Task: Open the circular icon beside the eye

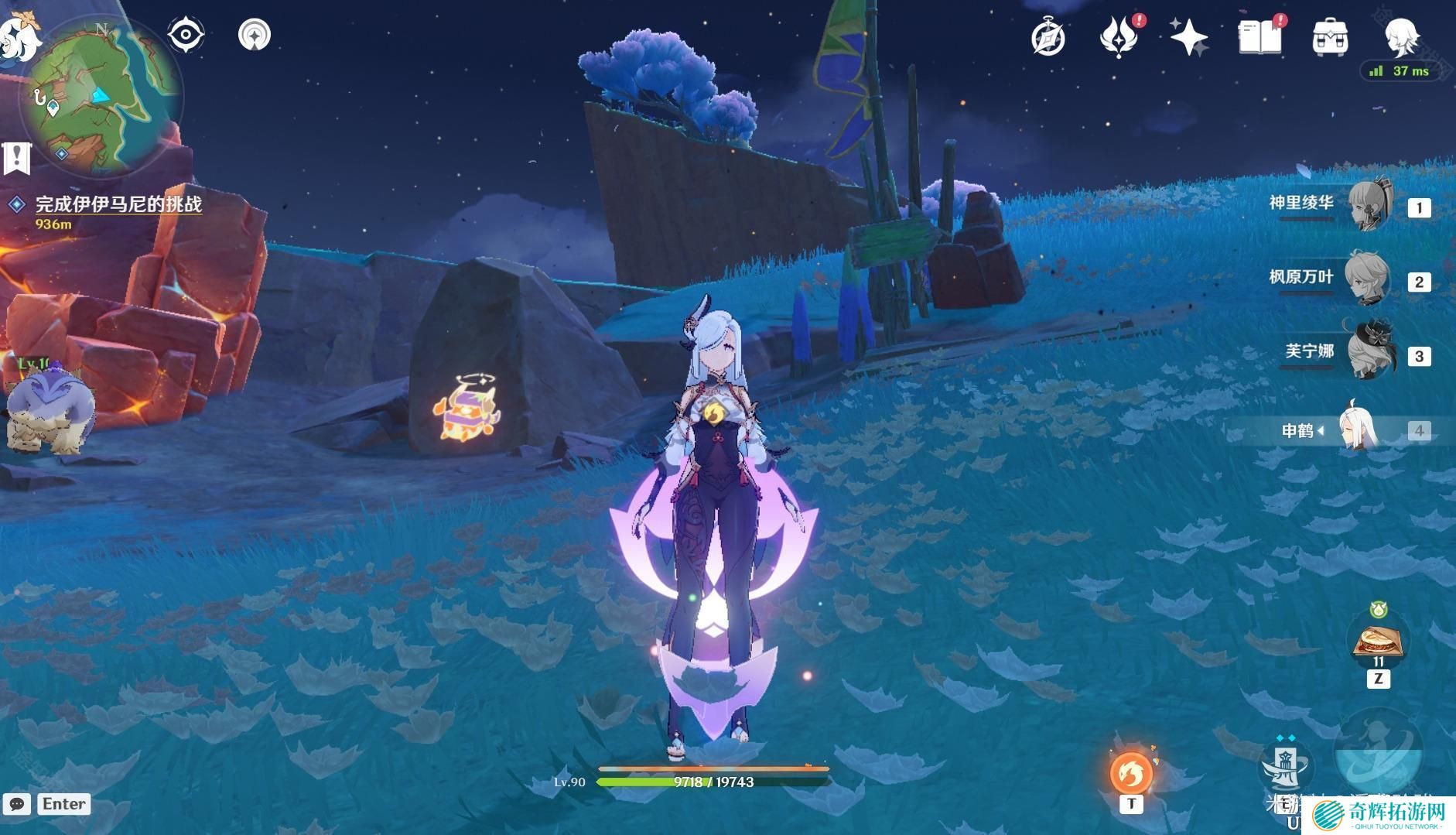Action: (x=255, y=35)
